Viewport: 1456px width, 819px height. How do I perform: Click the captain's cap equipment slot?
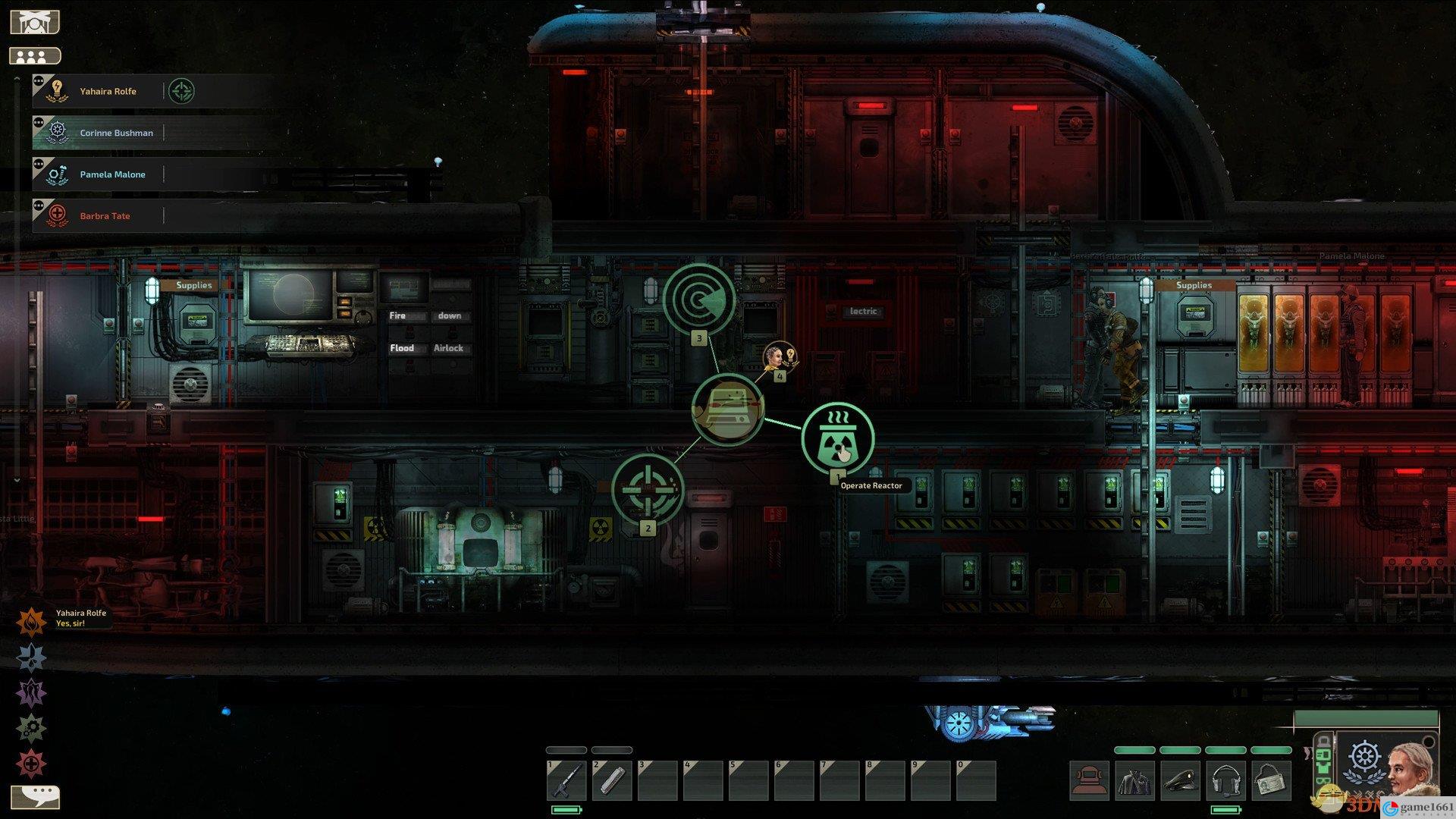pyautogui.click(x=1180, y=781)
